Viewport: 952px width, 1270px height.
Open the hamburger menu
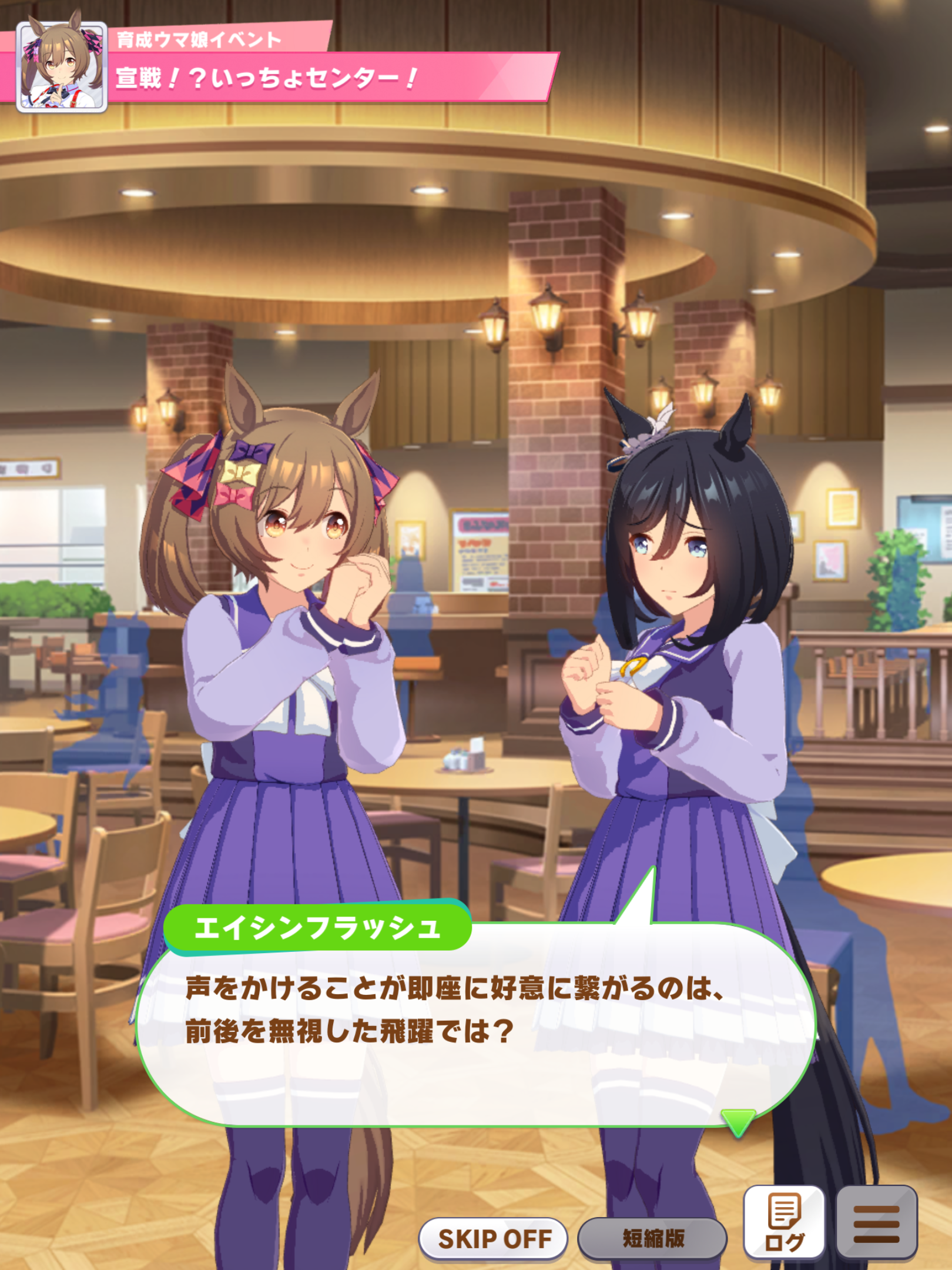[876, 1222]
